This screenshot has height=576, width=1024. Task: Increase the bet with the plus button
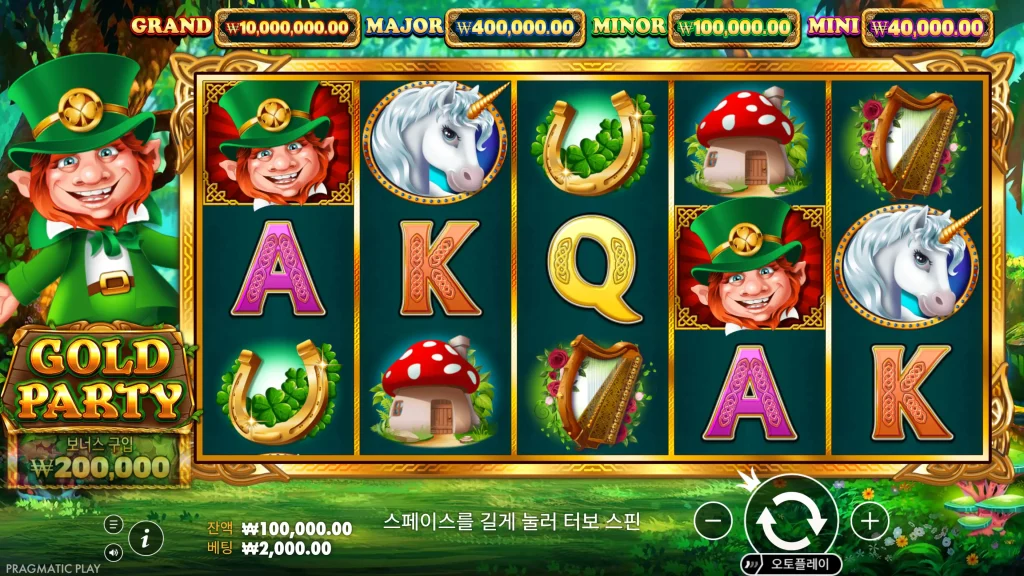tap(870, 520)
